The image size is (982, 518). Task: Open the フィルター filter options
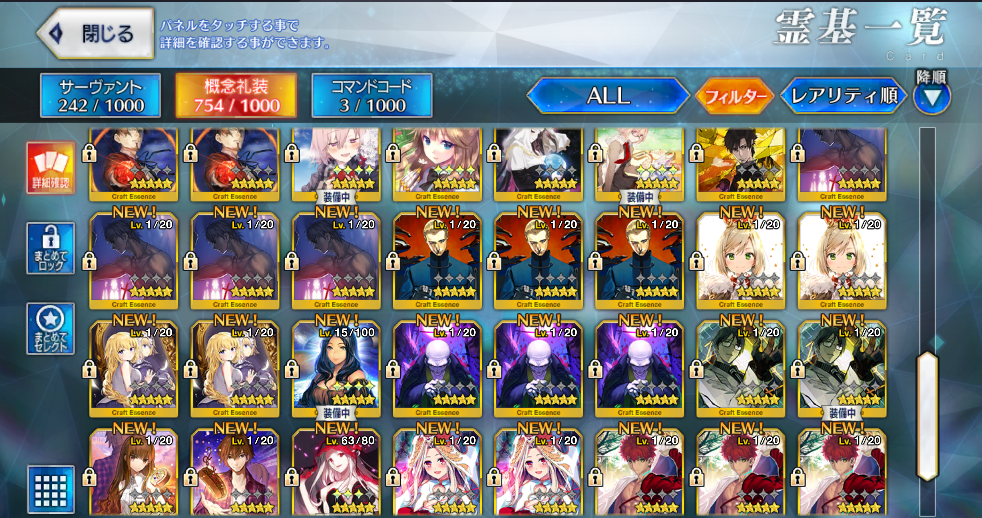click(x=735, y=97)
